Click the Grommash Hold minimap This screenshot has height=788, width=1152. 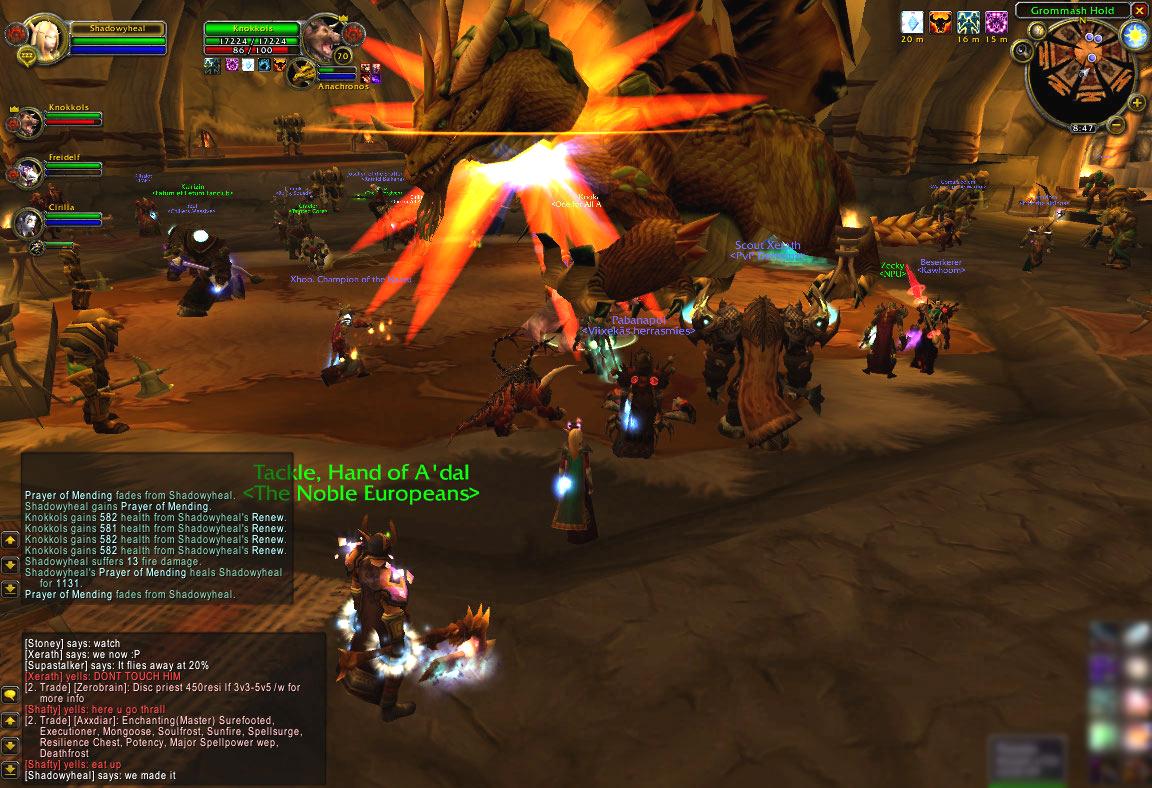[x=1081, y=73]
